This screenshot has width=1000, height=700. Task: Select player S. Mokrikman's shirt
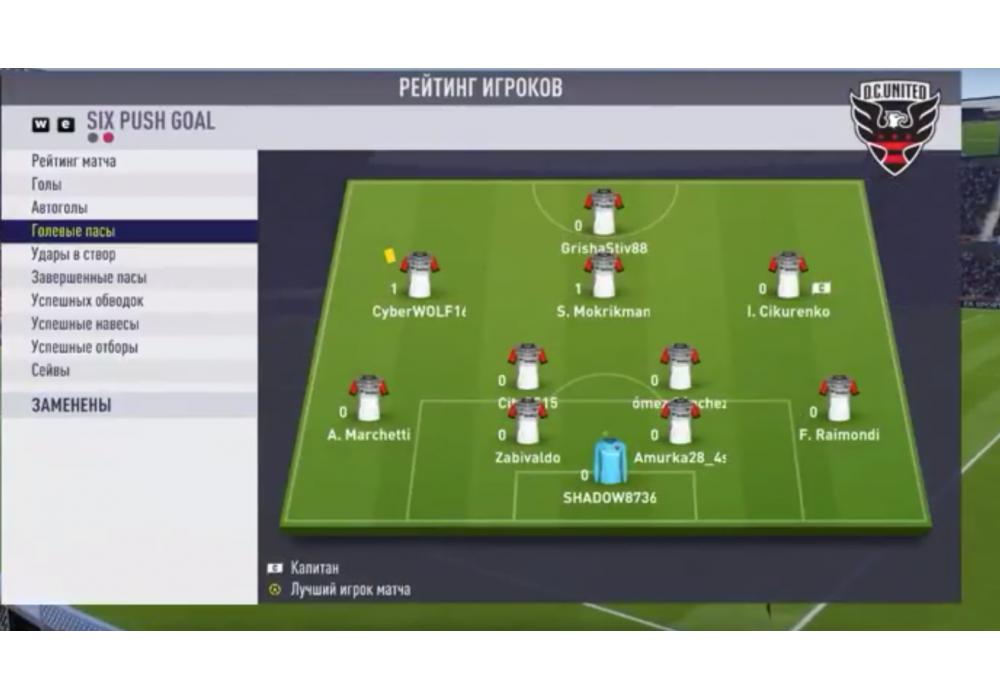(604, 277)
